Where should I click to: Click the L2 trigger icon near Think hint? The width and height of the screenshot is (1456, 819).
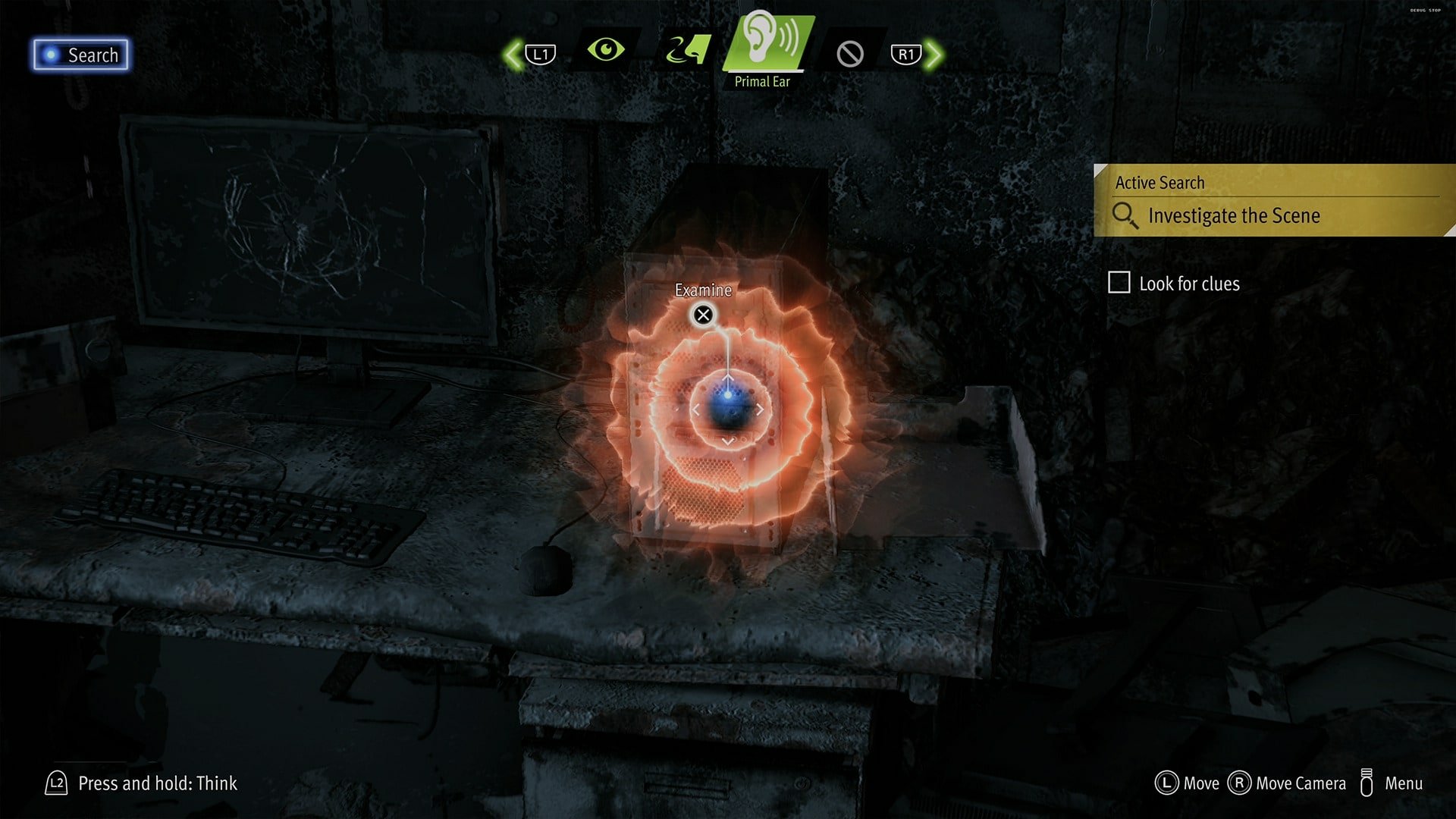(57, 784)
